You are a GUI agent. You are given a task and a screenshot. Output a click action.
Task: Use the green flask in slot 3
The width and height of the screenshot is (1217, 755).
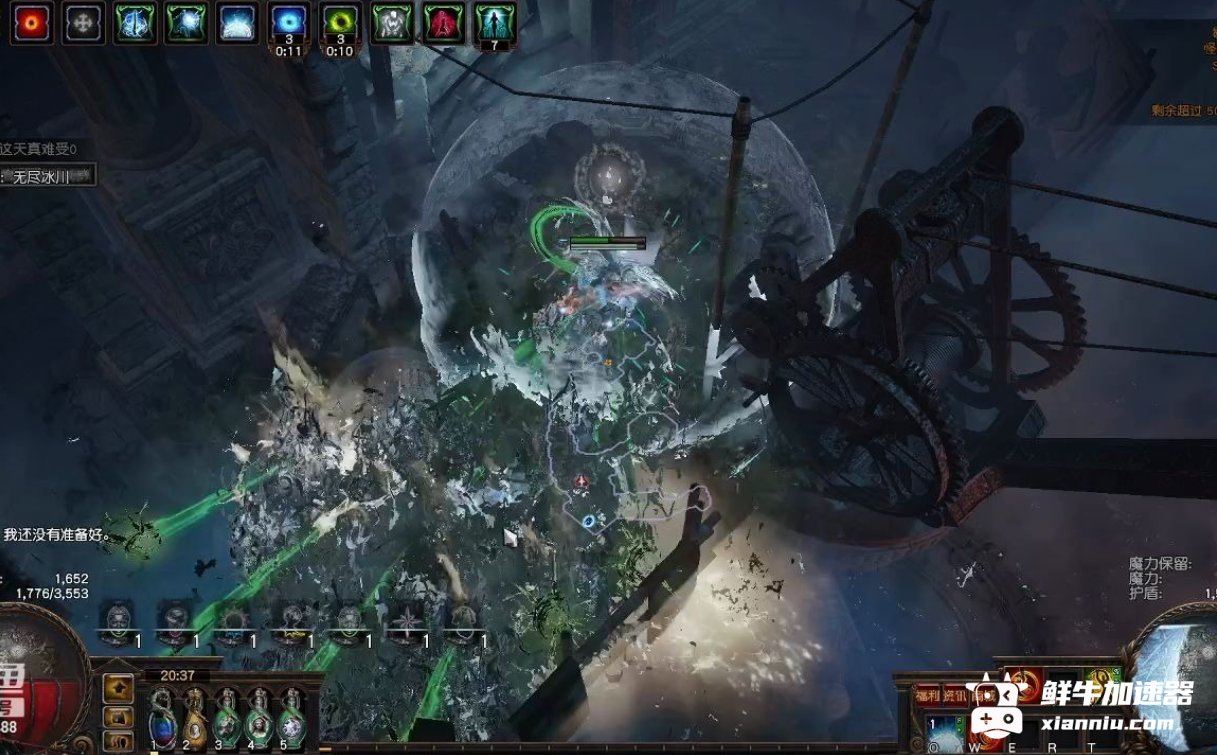click(227, 720)
